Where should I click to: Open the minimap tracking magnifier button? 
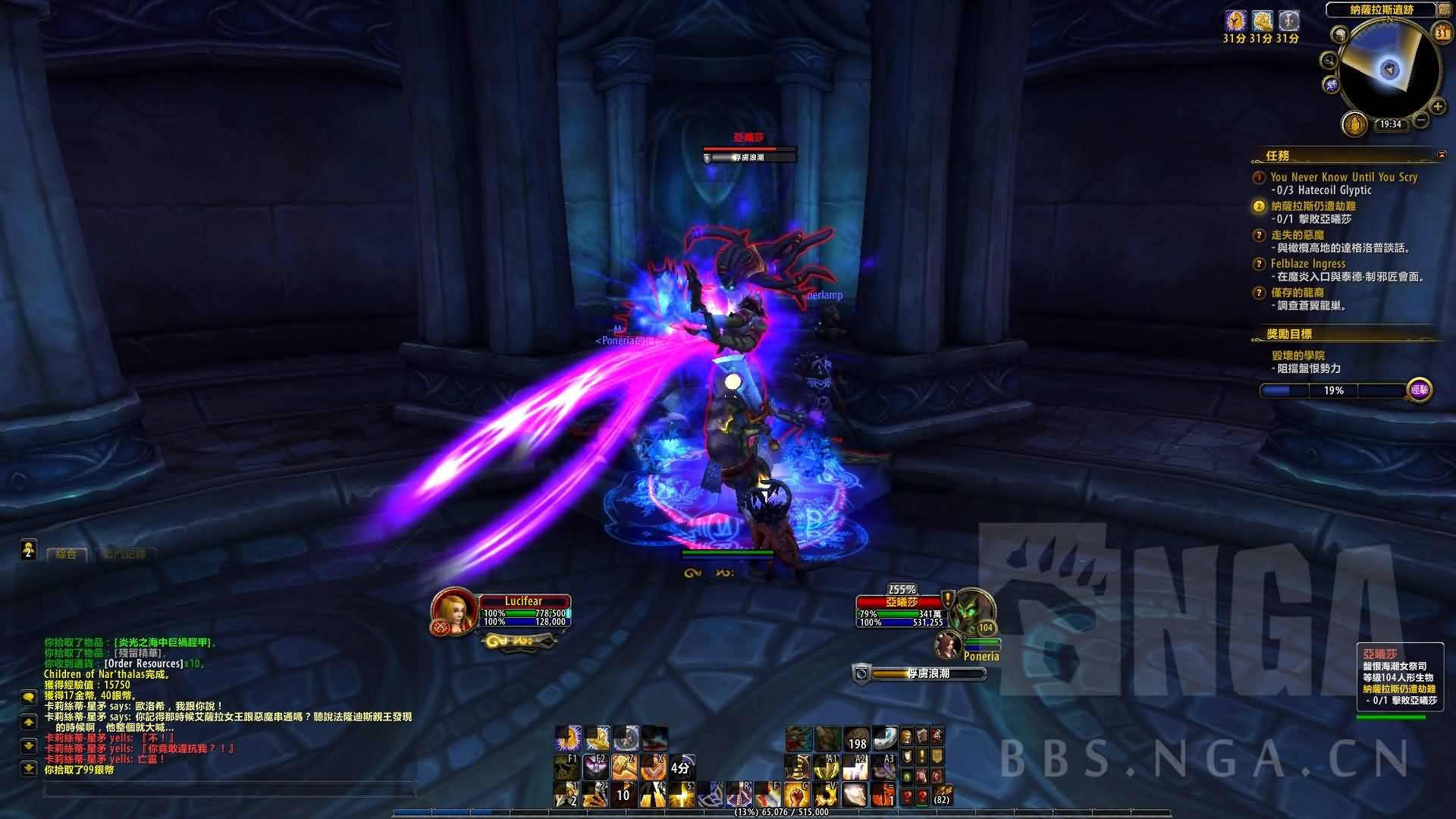point(1329,61)
